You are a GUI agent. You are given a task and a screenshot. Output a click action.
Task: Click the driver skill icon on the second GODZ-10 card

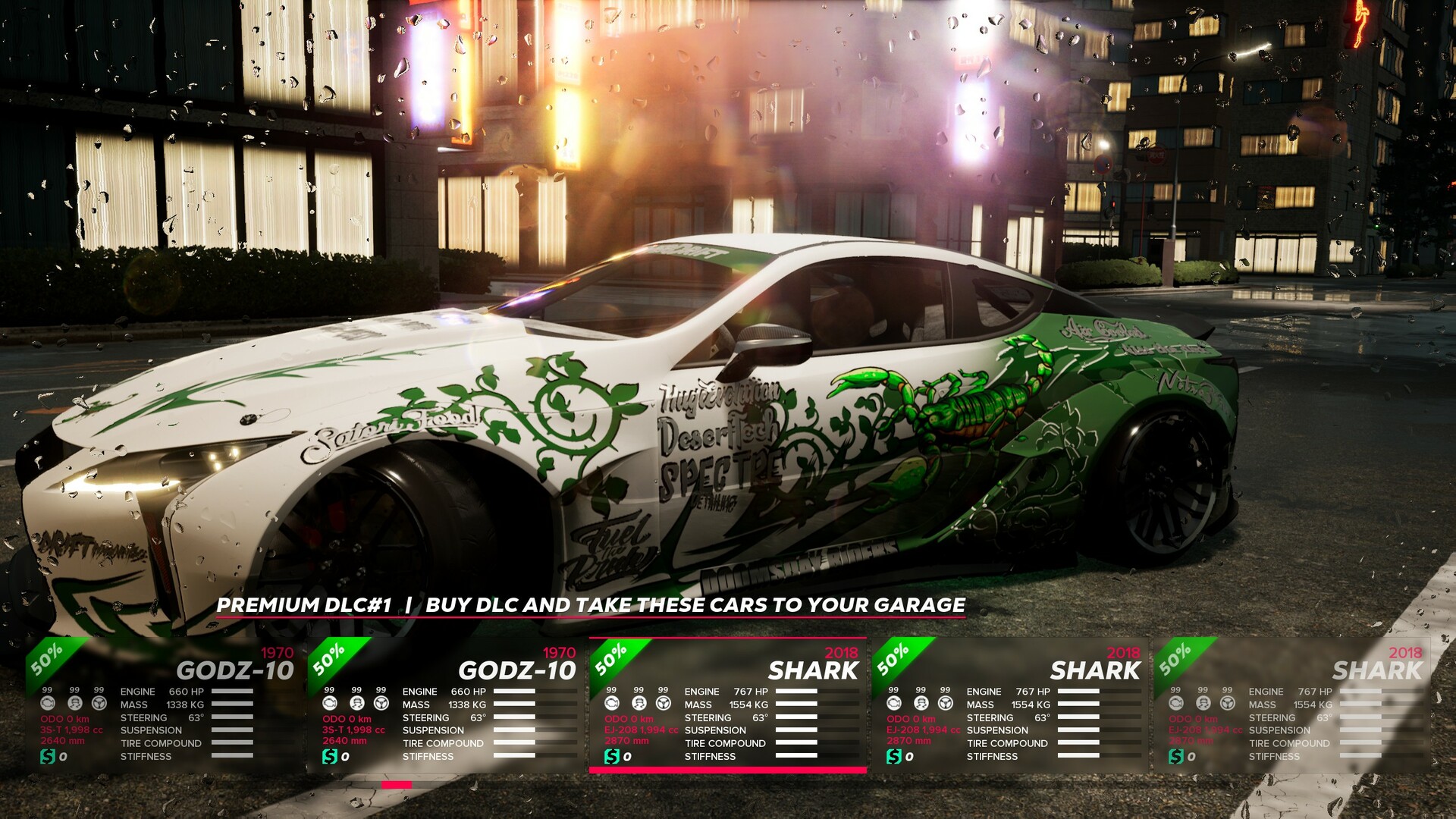coord(359,704)
